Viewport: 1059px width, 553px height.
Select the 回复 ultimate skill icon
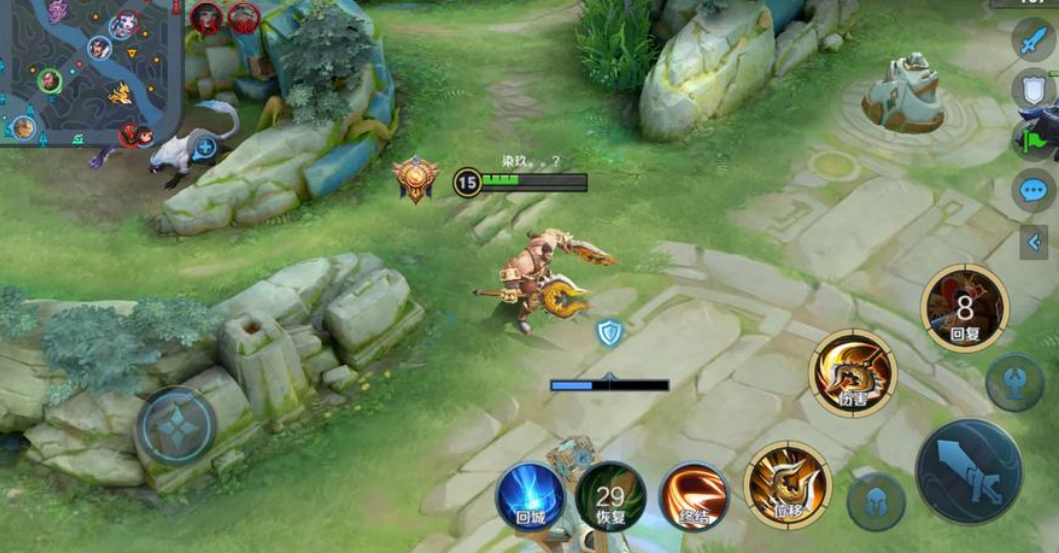pos(964,308)
